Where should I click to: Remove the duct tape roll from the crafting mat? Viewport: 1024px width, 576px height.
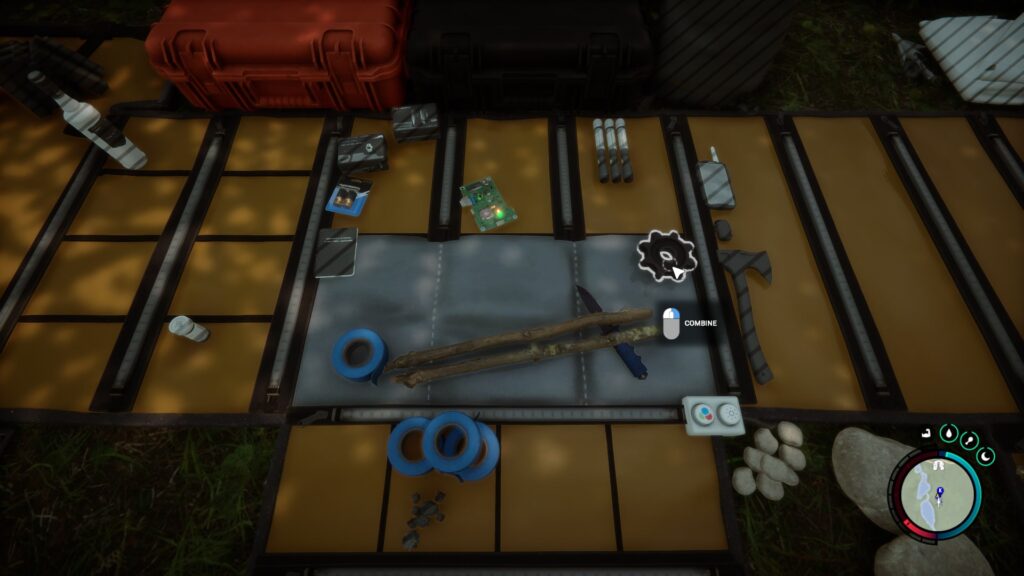tap(357, 353)
